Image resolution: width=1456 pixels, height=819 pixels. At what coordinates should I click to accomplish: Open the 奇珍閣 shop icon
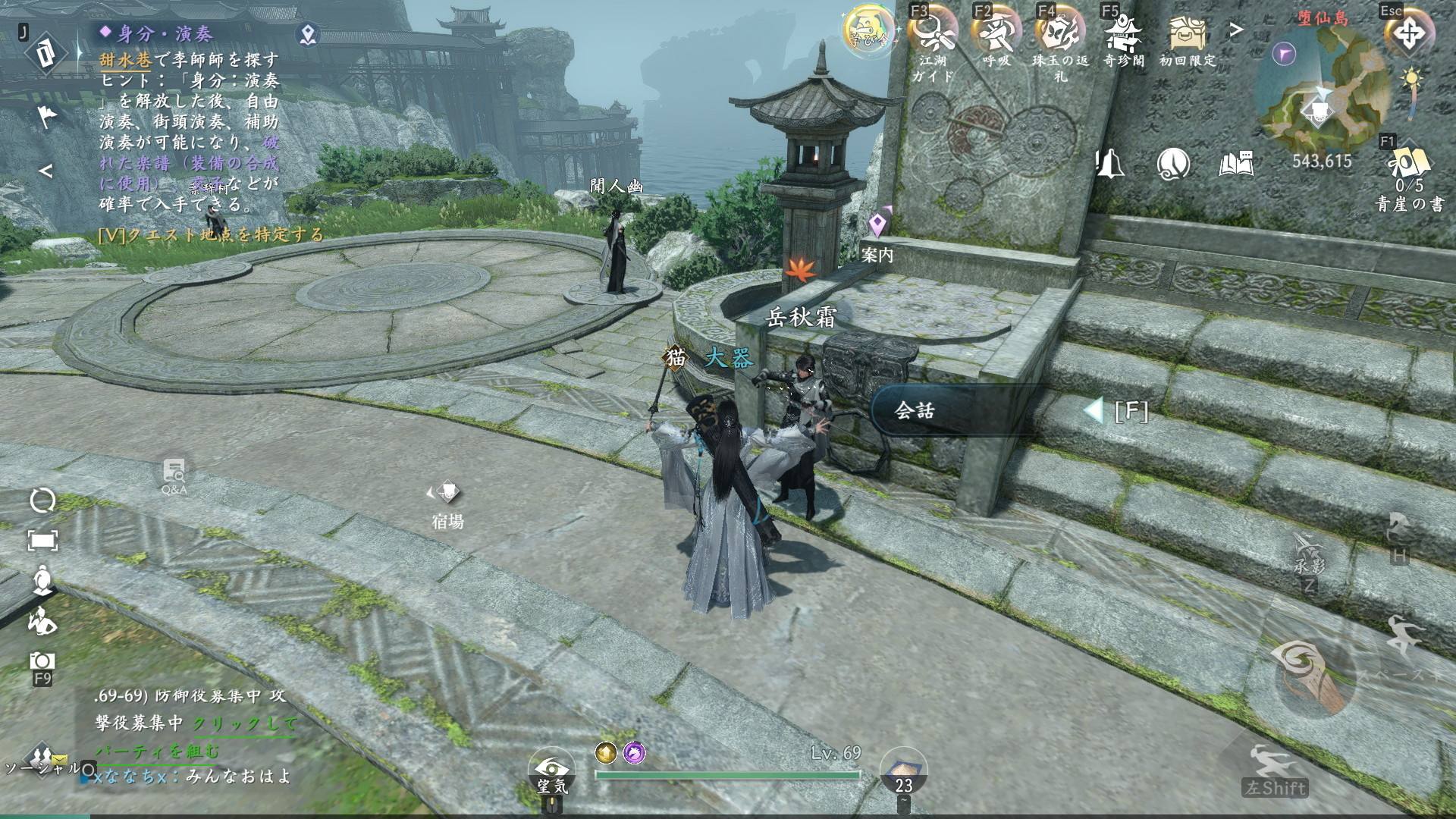1123,34
